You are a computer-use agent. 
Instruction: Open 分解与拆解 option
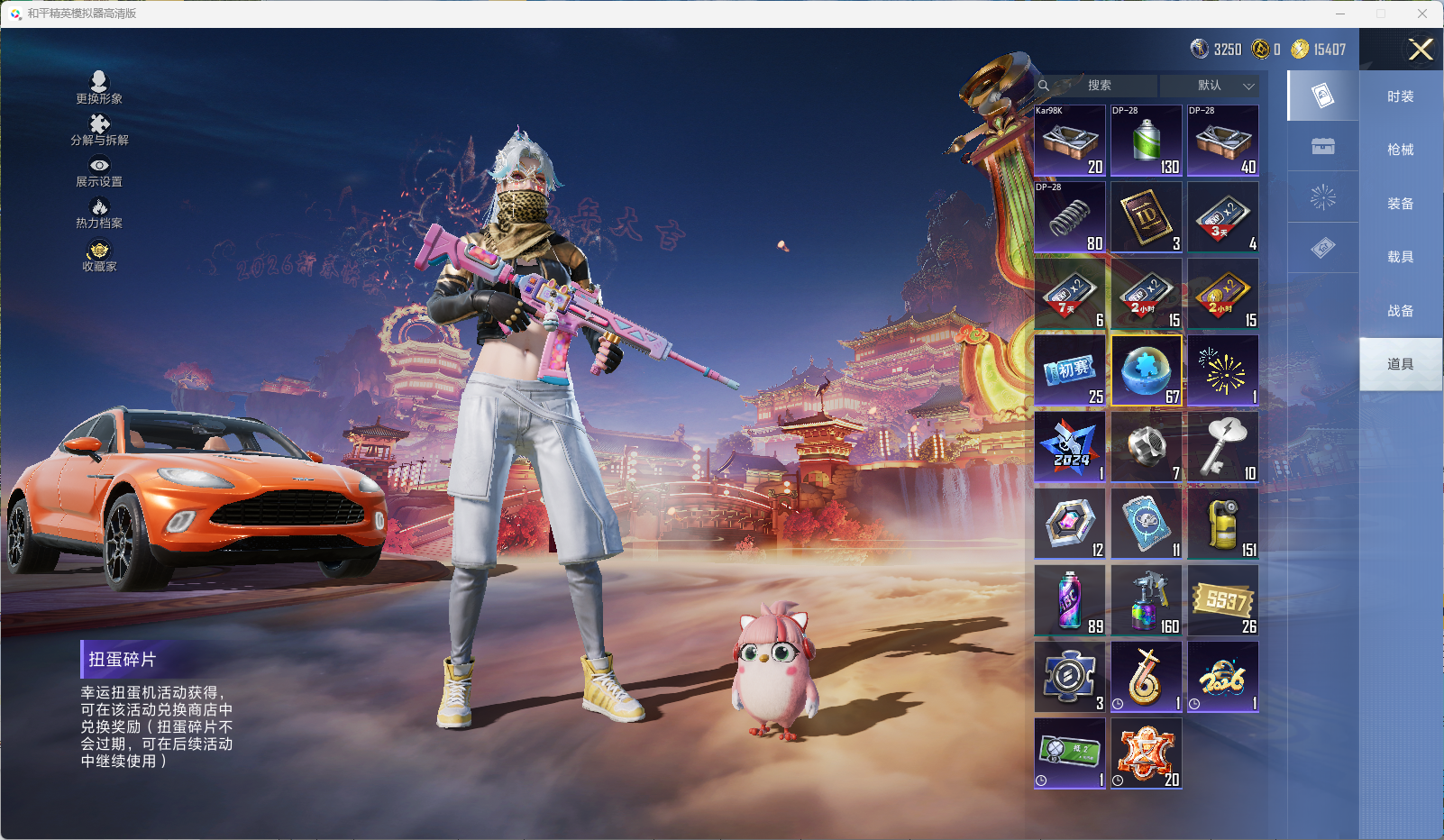99,130
